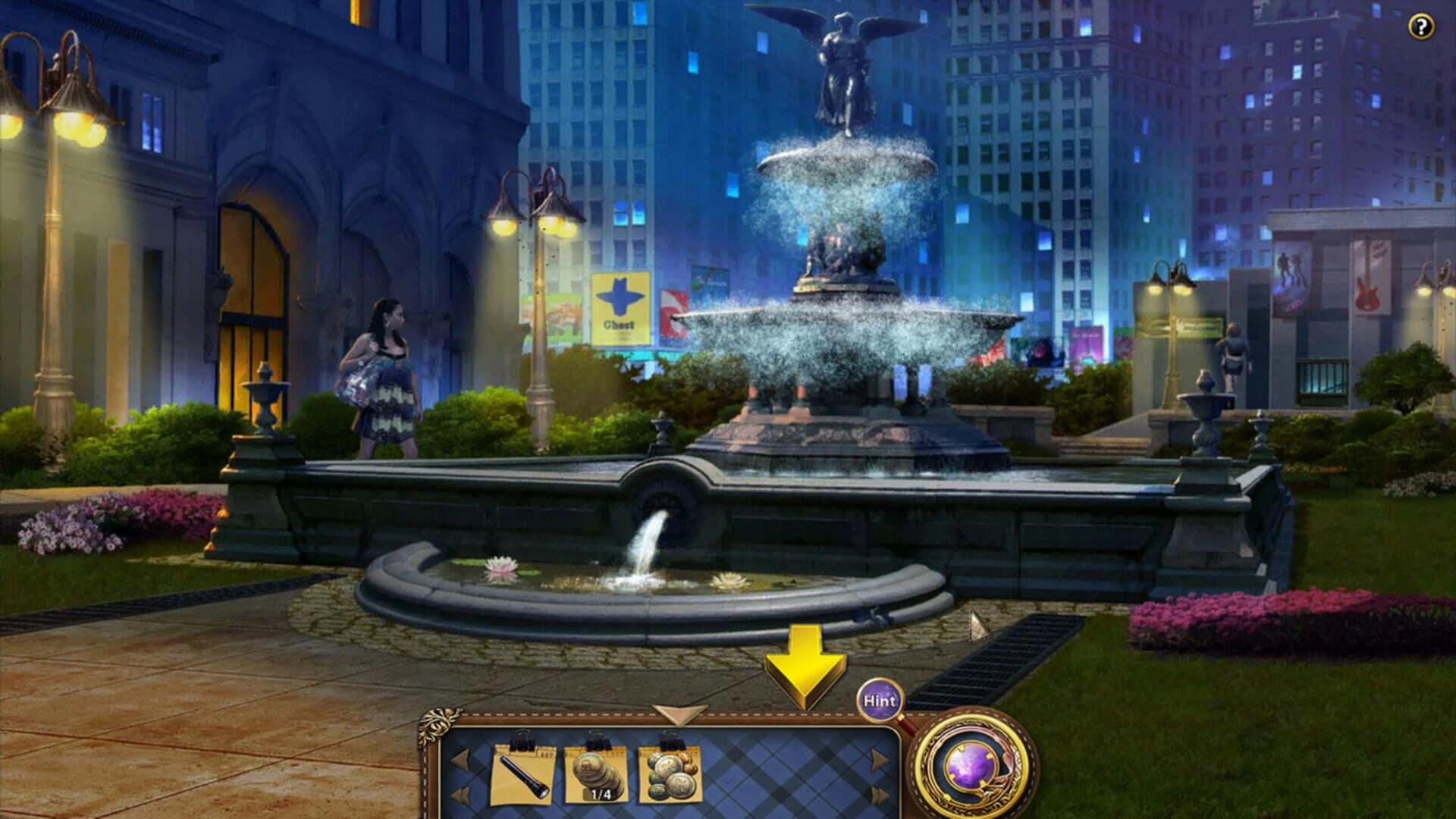The width and height of the screenshot is (1456, 819).
Task: Click the gold ornament on the inventory corner
Action: click(x=438, y=720)
